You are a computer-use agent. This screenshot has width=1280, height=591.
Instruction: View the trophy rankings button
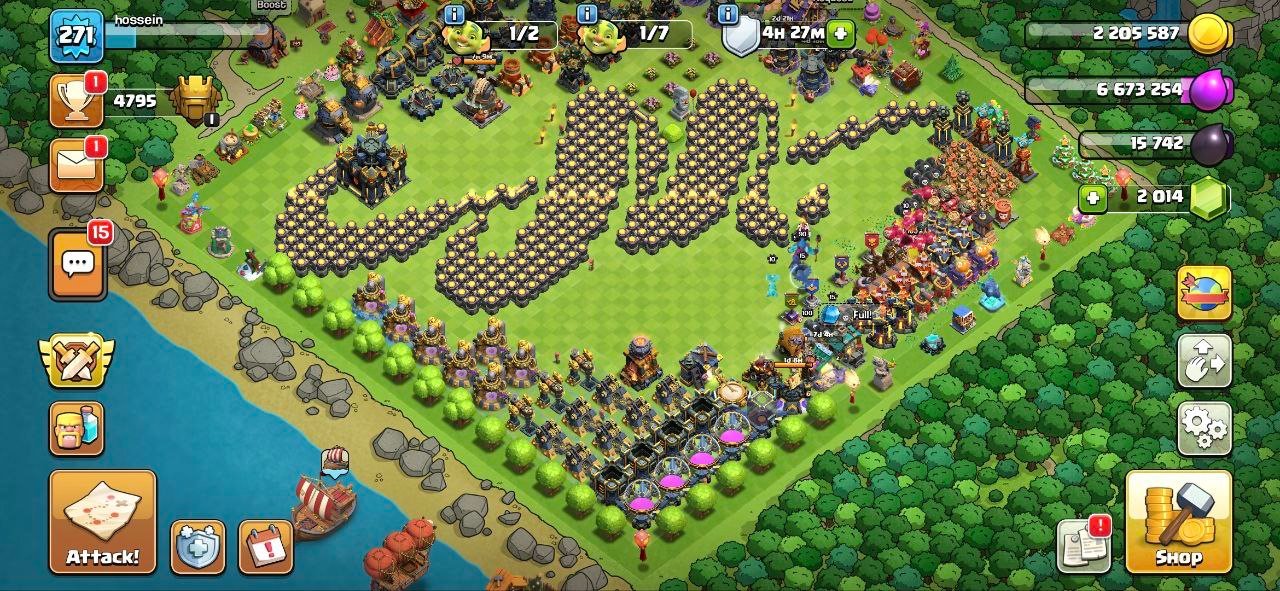point(77,101)
